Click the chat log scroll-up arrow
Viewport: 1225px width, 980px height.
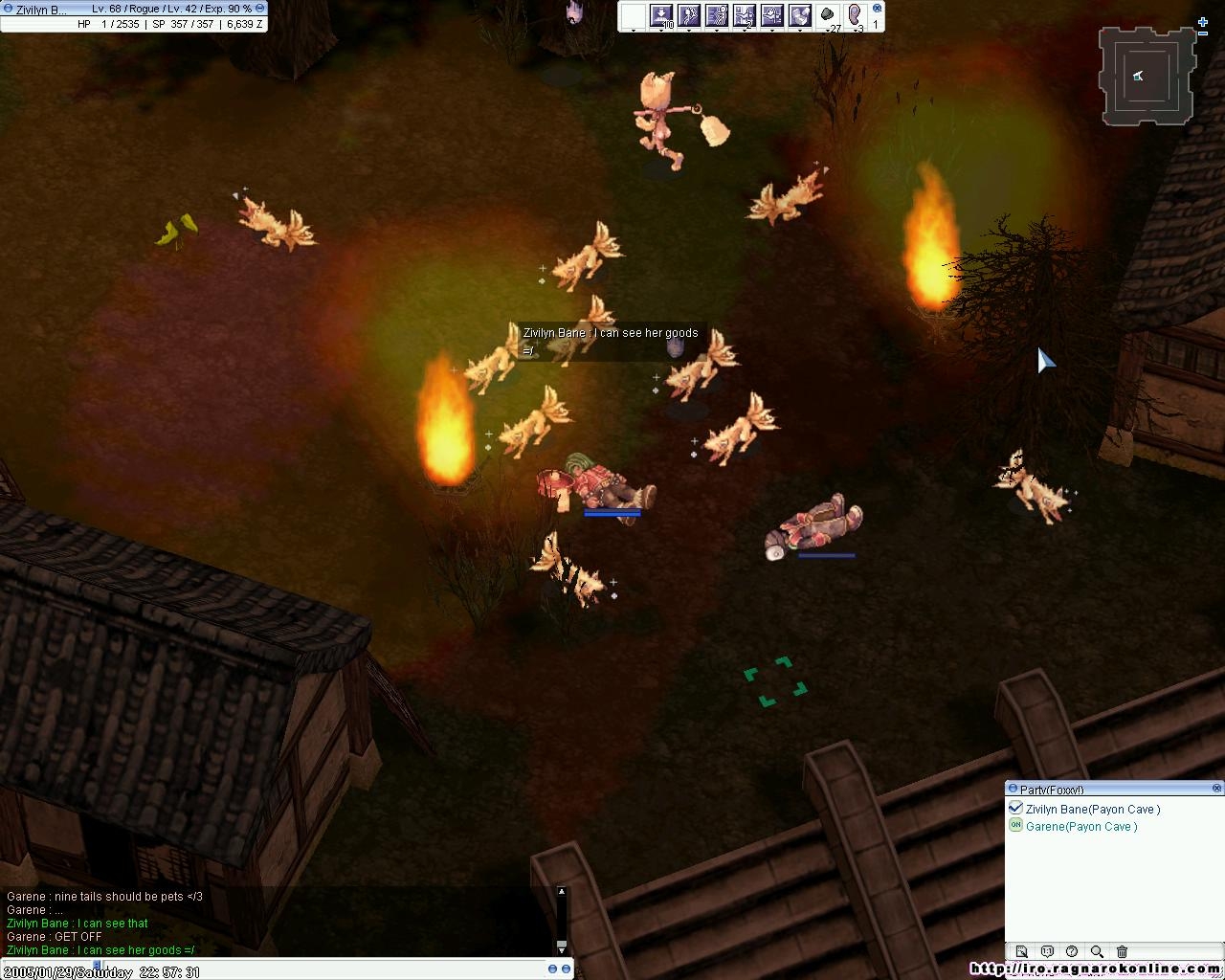[x=562, y=892]
